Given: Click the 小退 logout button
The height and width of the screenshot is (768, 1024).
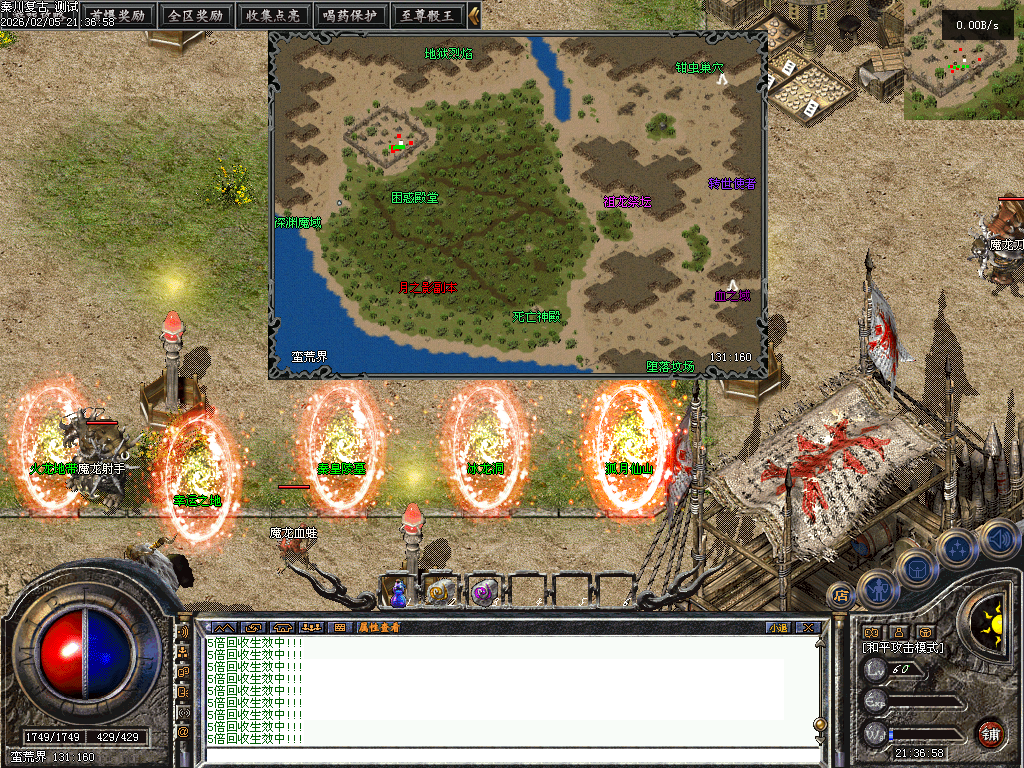Looking at the screenshot, I should coord(778,627).
